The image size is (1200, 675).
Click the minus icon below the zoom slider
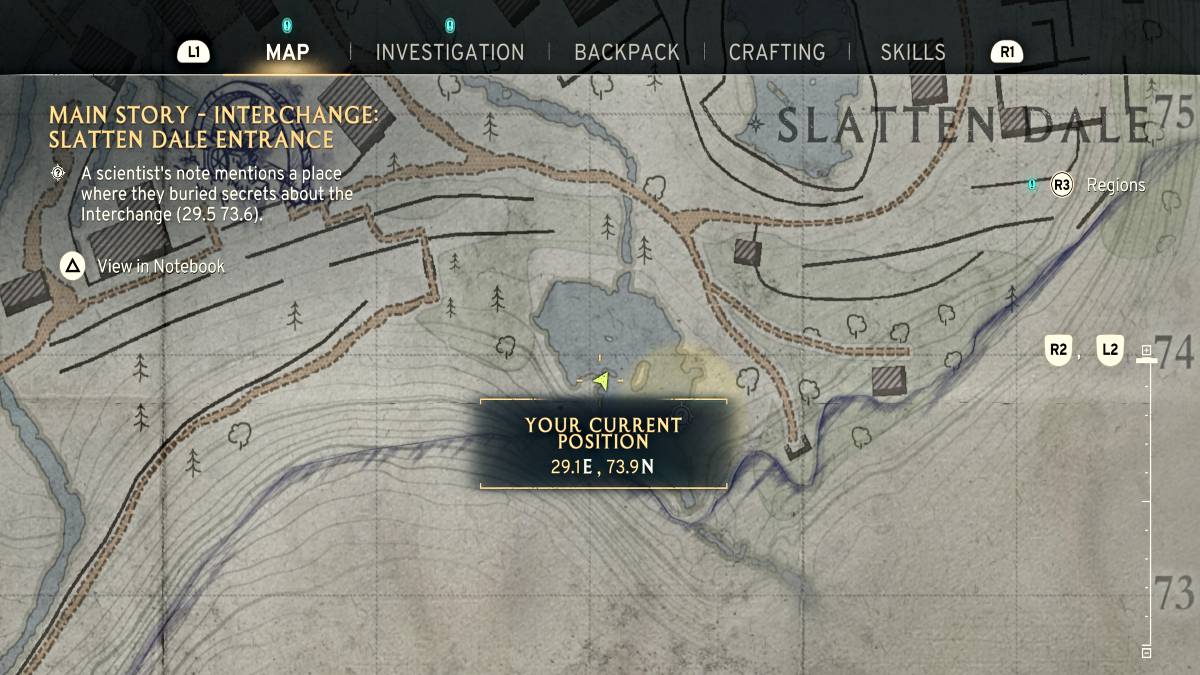coord(1147,652)
